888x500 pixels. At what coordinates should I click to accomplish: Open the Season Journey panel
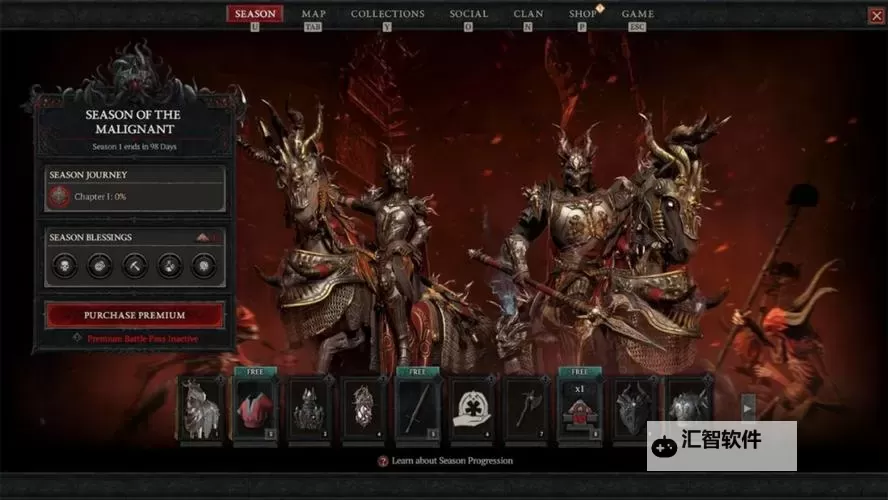(x=135, y=189)
